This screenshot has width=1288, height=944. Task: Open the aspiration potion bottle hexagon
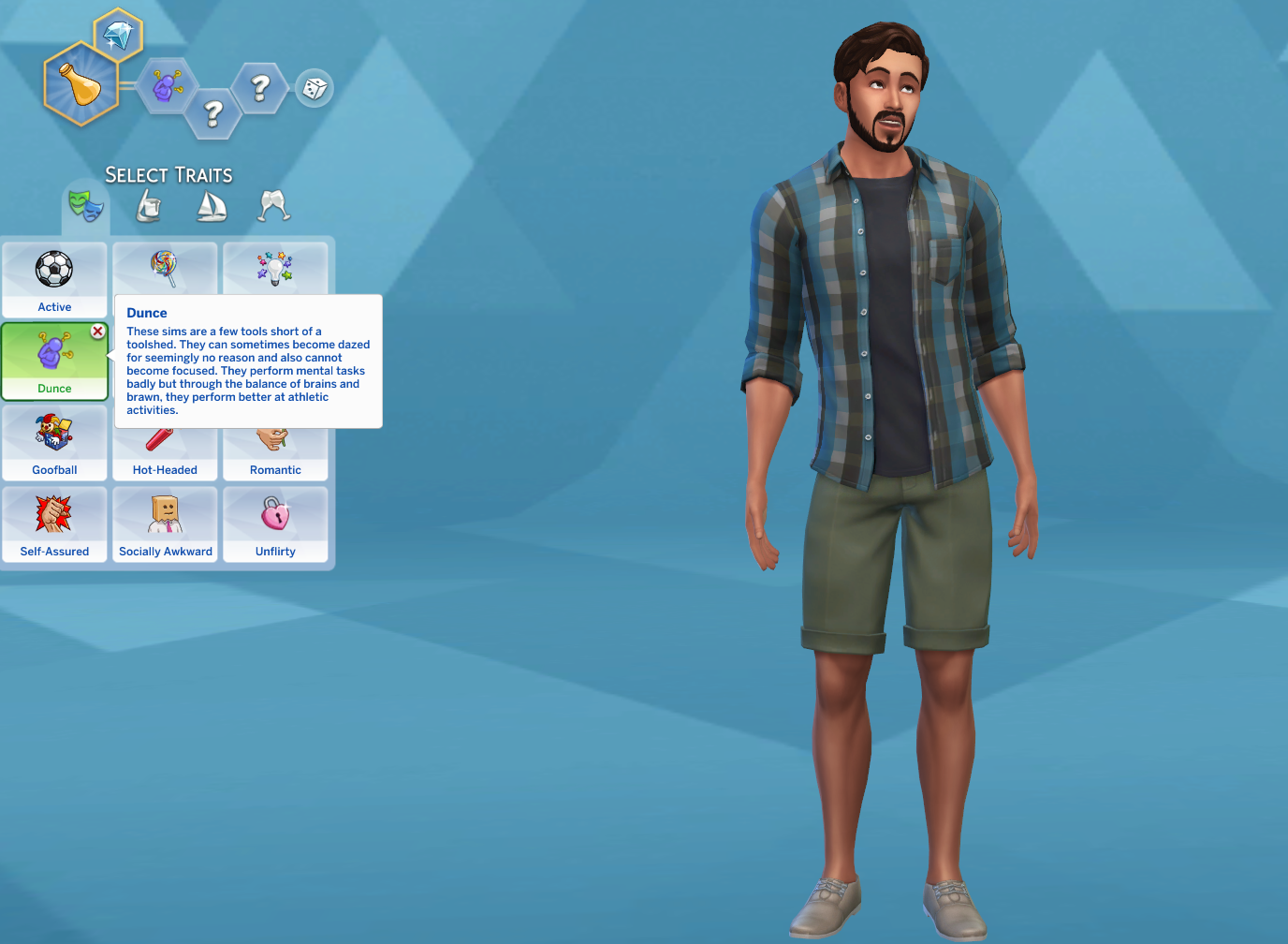[82, 82]
